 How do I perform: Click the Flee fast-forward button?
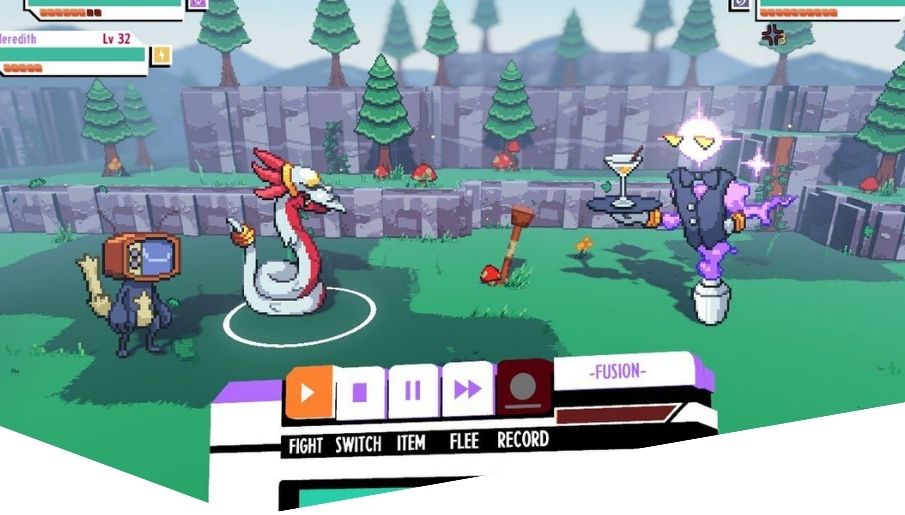coord(467,389)
